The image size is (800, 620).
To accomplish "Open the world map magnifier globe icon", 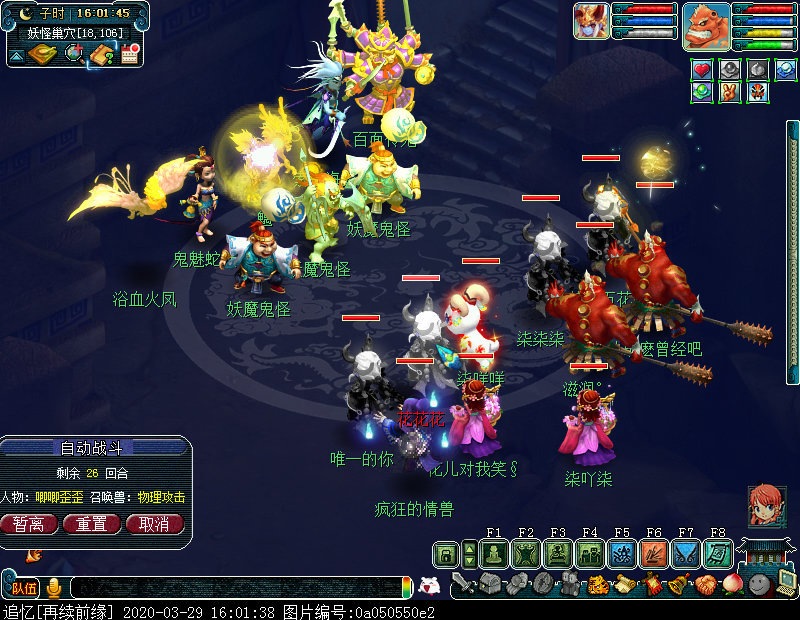I will pyautogui.click(x=74, y=54).
